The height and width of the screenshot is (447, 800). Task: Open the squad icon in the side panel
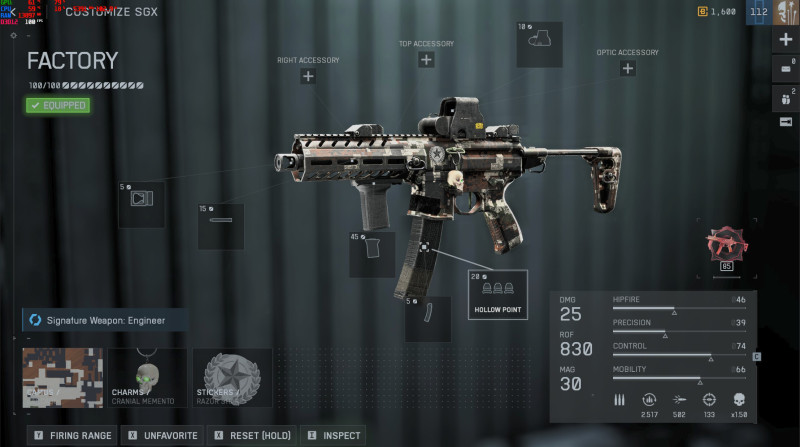(x=785, y=97)
